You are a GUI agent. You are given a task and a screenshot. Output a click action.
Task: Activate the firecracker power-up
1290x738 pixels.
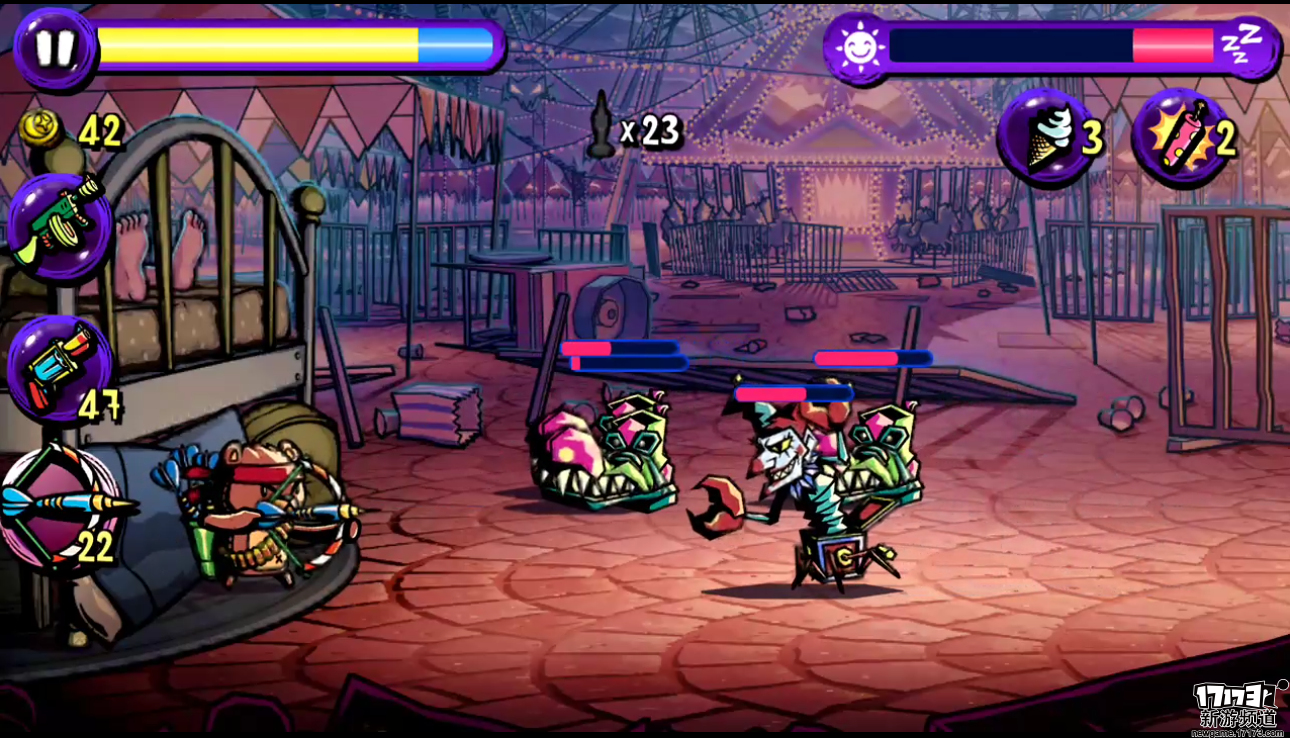(1177, 136)
